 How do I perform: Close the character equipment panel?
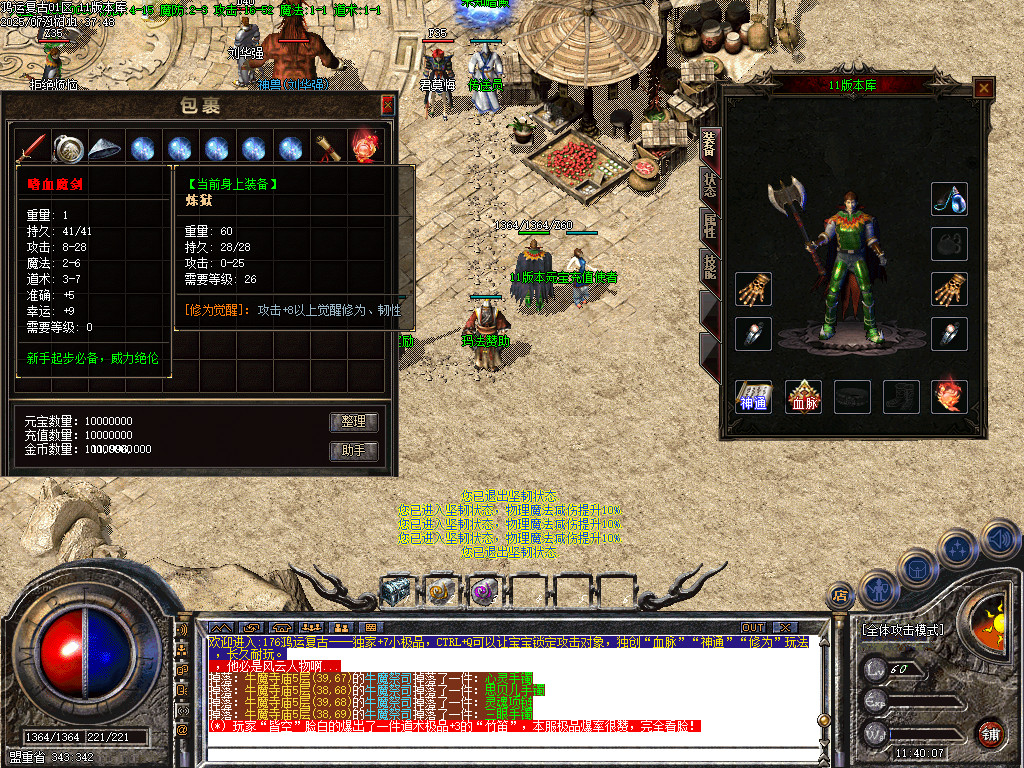(x=984, y=89)
